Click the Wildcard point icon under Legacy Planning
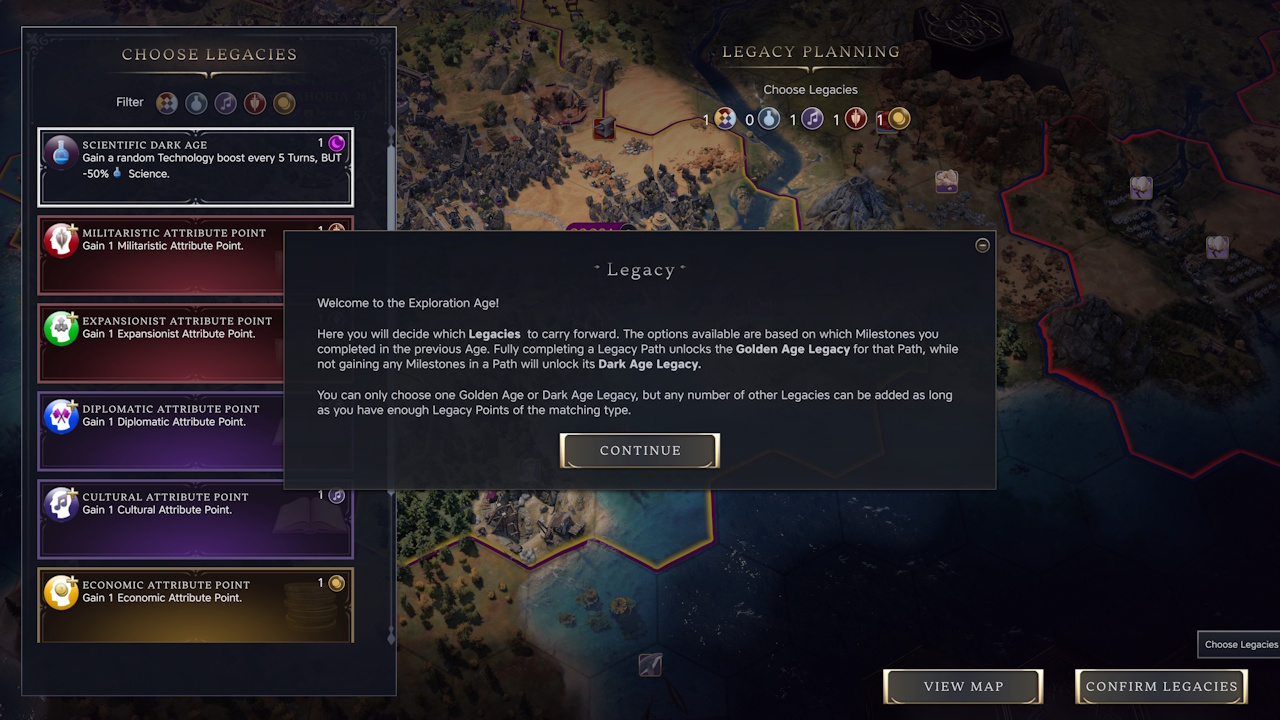The image size is (1280, 720). [x=724, y=118]
